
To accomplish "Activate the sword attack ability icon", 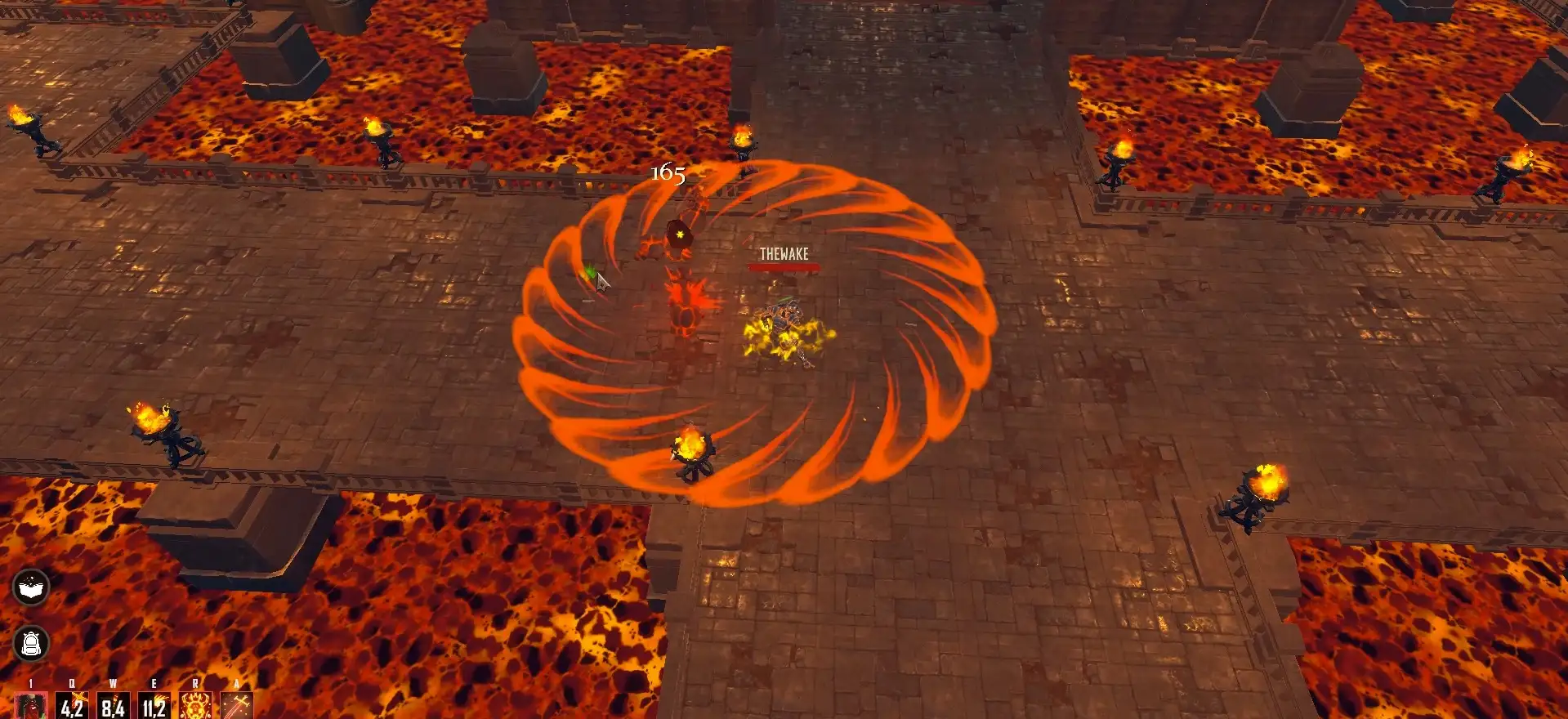I will [x=237, y=706].
